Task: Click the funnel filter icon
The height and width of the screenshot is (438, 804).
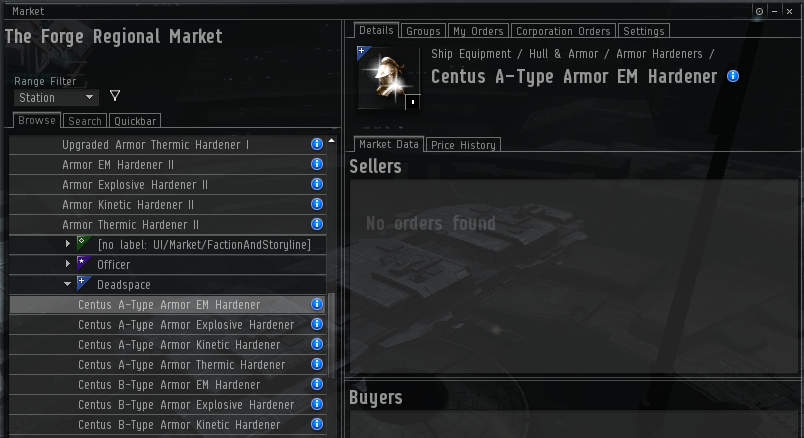Action: click(x=115, y=97)
